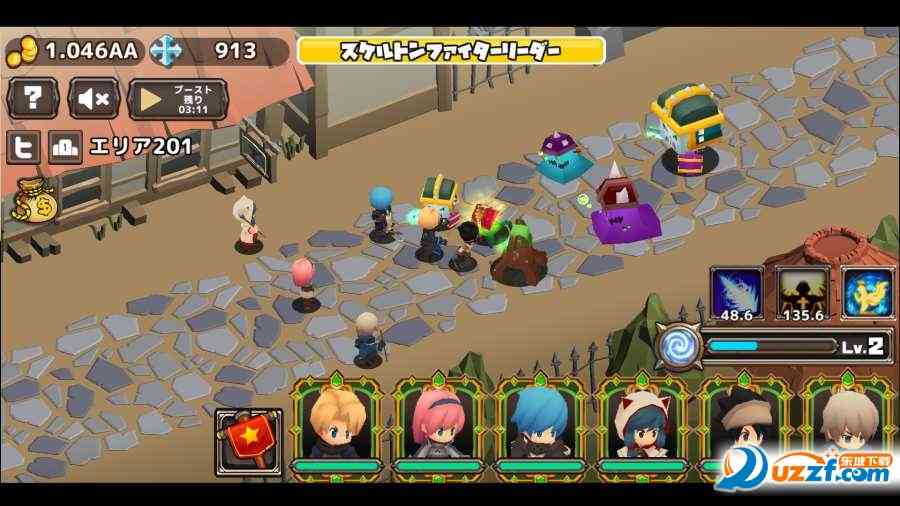Show the ranking podium leaderboard
900x506 pixels.
pyautogui.click(x=65, y=147)
